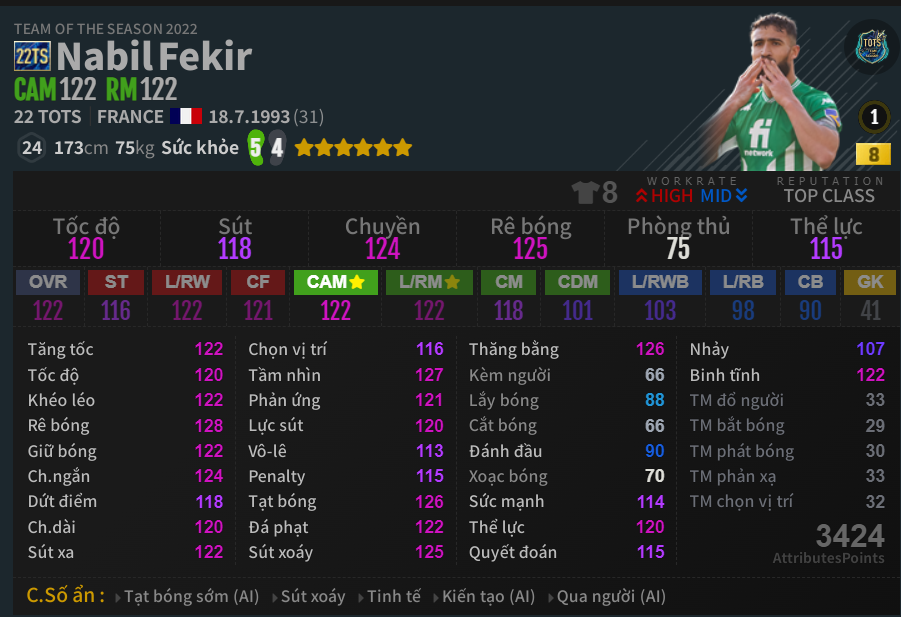Choose the CM position box
The width and height of the screenshot is (901, 617).
(509, 282)
